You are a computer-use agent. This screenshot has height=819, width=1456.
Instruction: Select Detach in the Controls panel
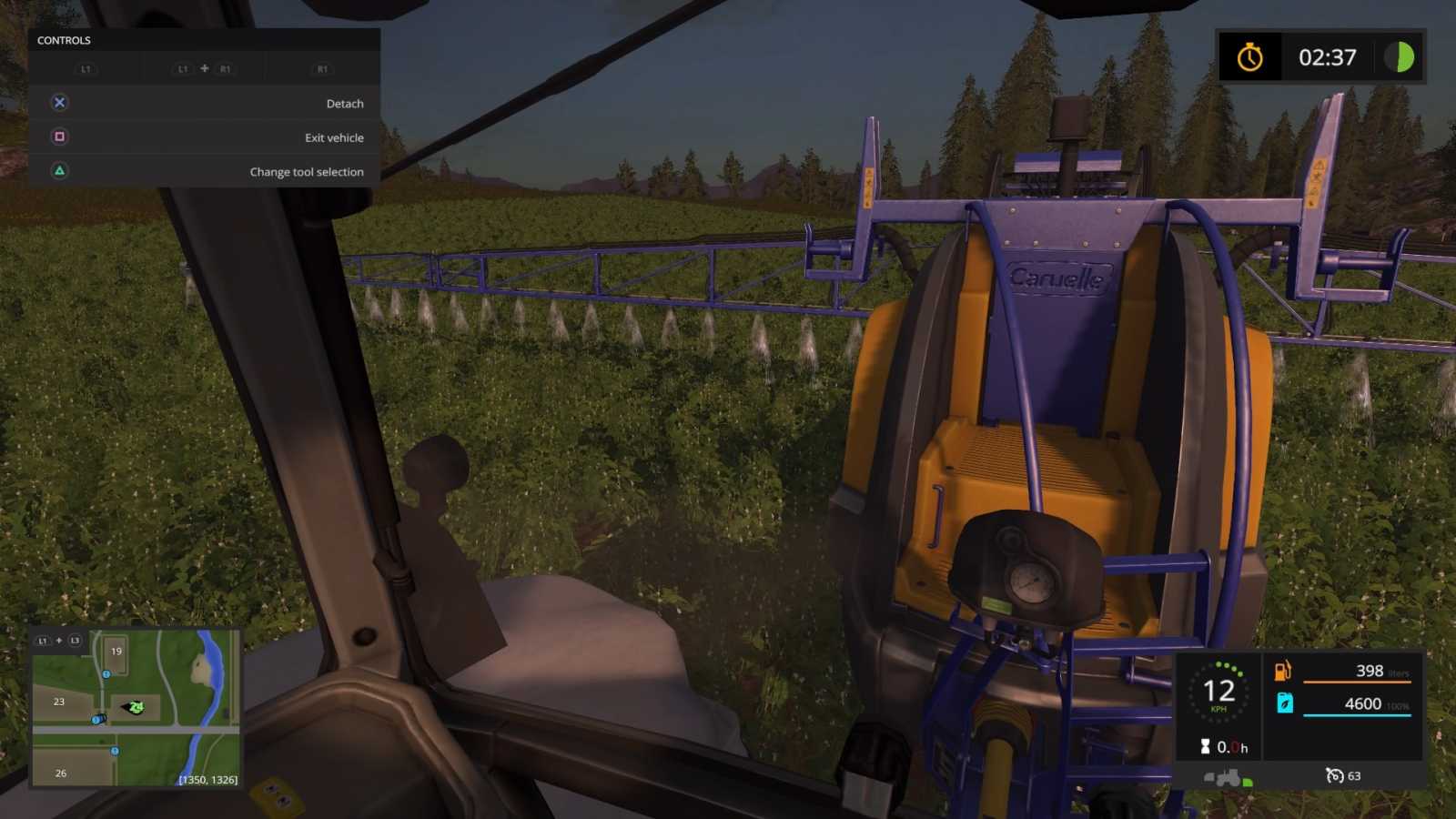click(344, 103)
